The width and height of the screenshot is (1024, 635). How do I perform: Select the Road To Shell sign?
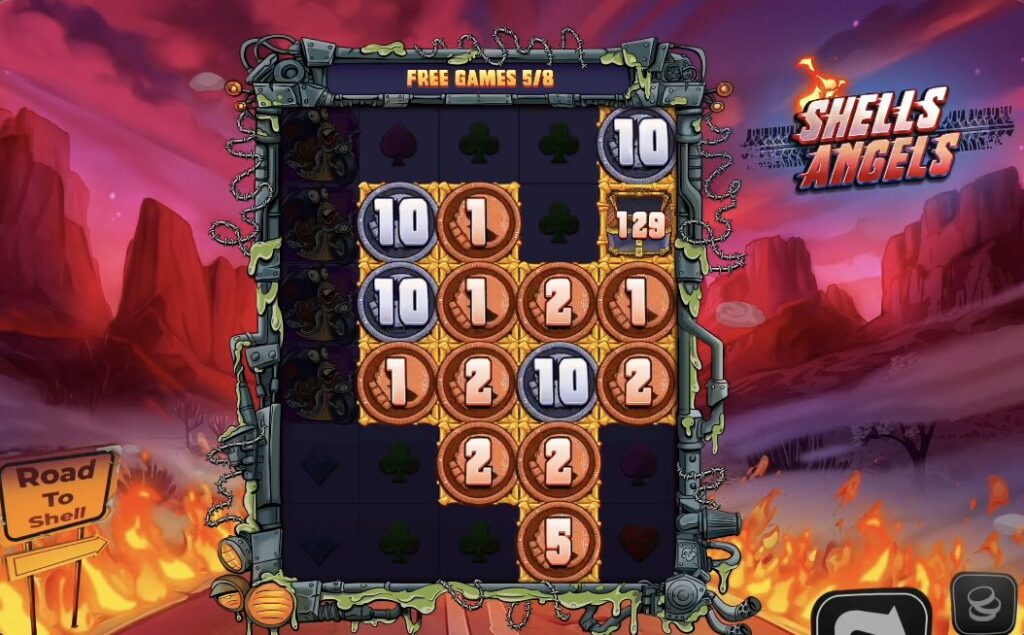coord(58,495)
